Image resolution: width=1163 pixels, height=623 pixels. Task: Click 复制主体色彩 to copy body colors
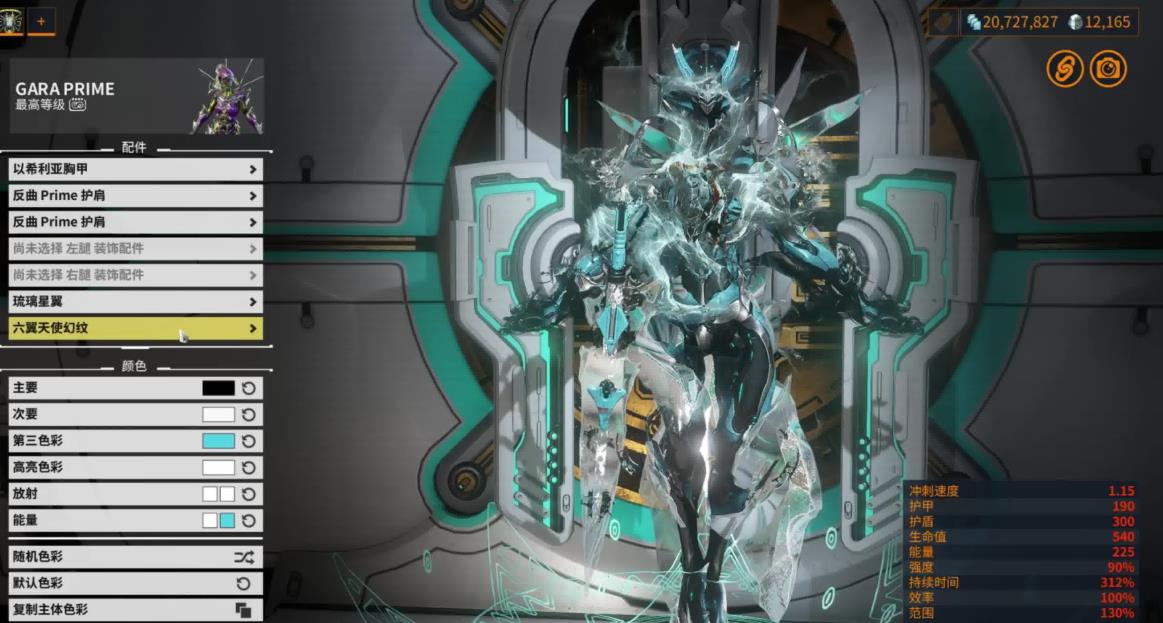tap(135, 609)
